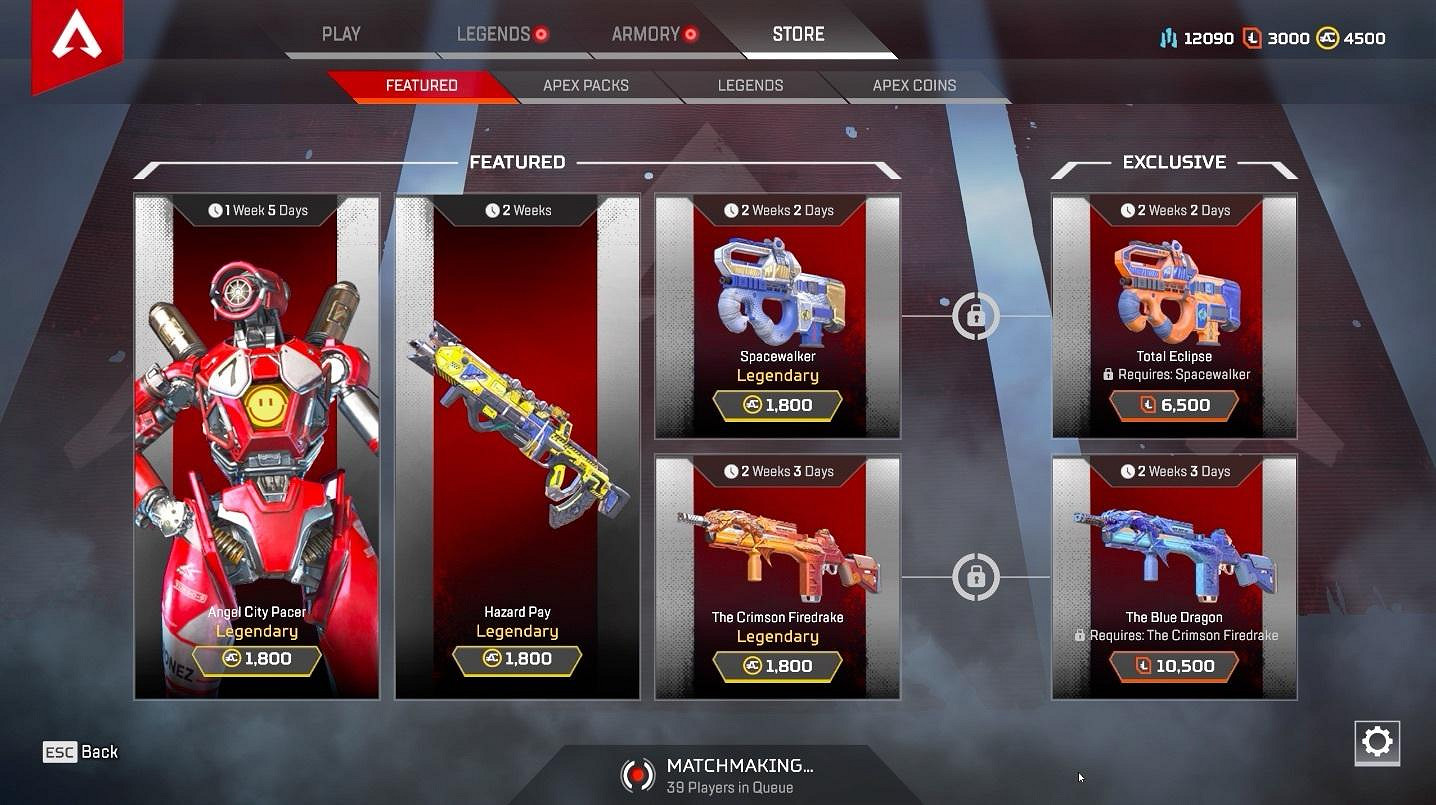Click the clock icon on Hazard Pay card
The image size is (1436, 805).
(x=491, y=210)
